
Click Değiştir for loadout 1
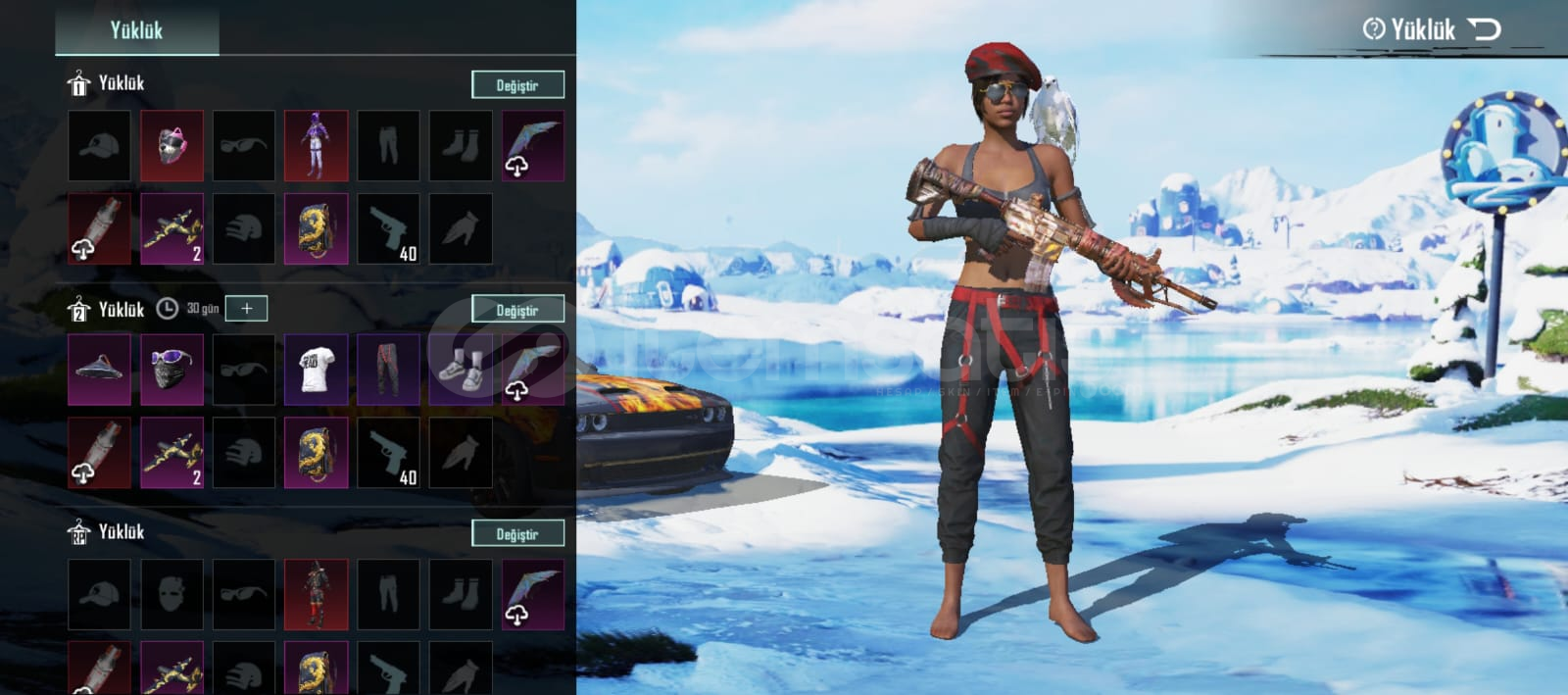(517, 85)
